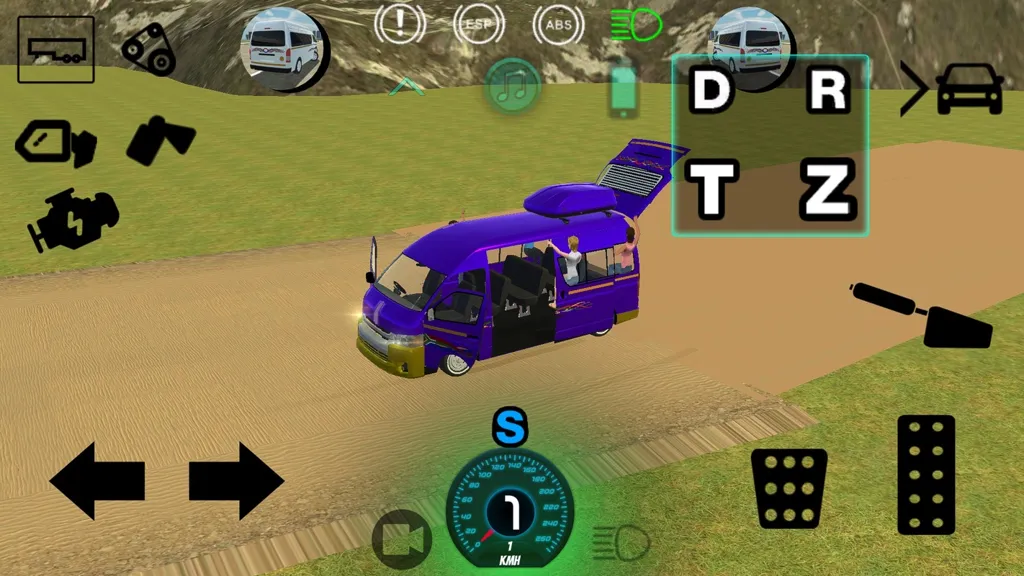Step on the tall accelerator pedal
Image resolution: width=1024 pixels, height=576 pixels.
click(926, 474)
